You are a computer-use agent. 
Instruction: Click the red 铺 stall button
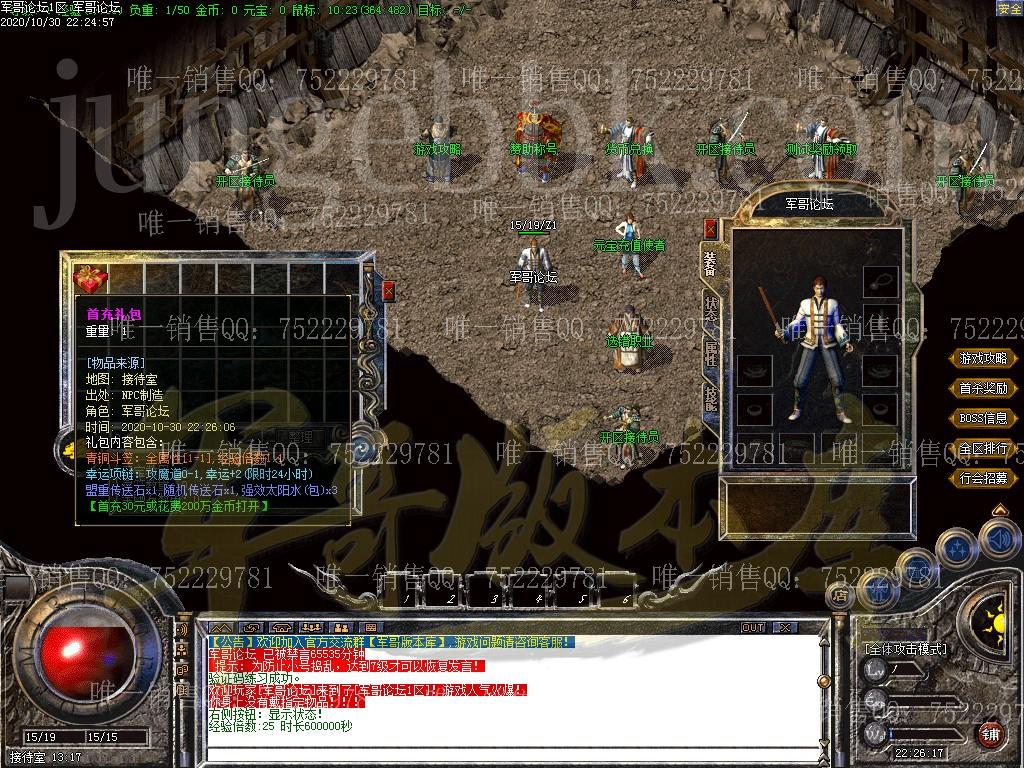989,735
